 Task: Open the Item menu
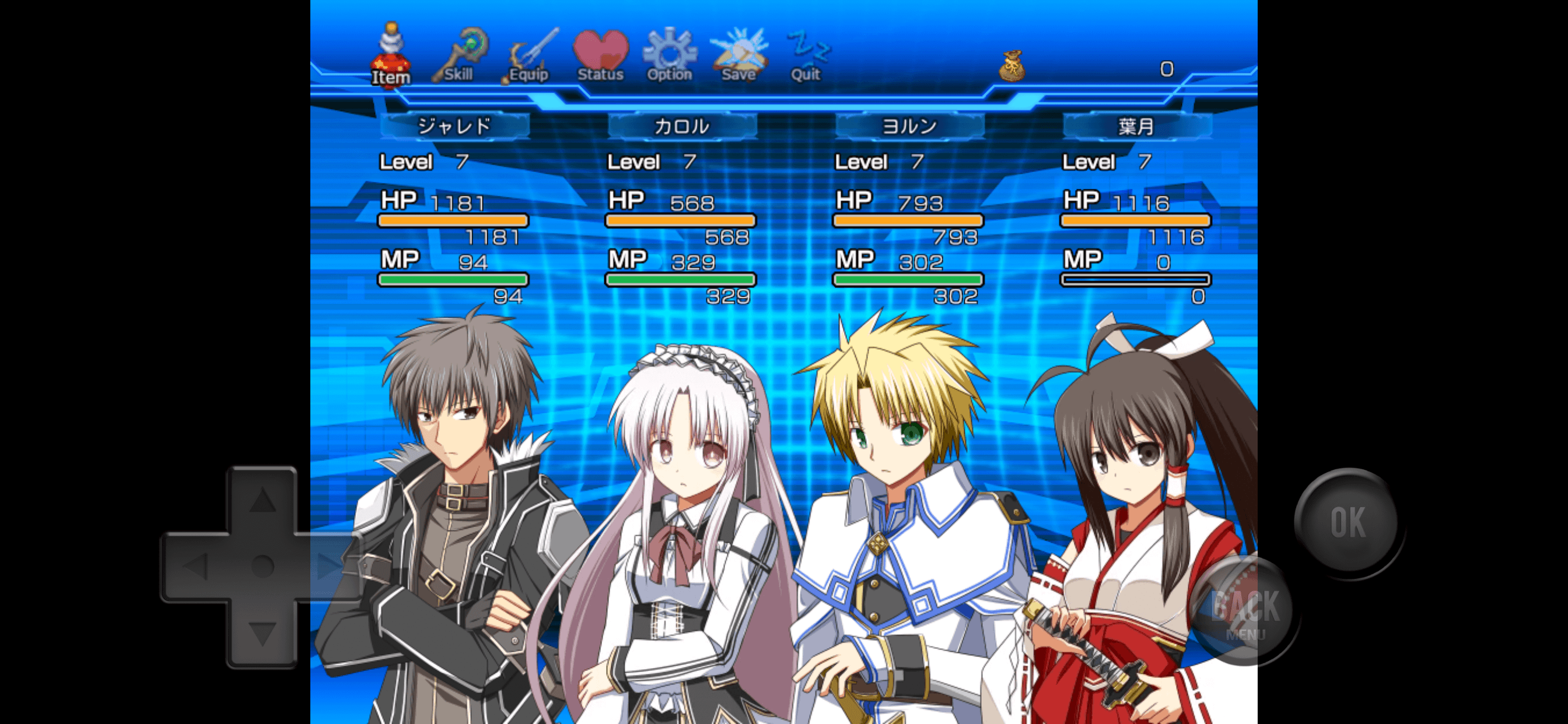click(x=391, y=57)
